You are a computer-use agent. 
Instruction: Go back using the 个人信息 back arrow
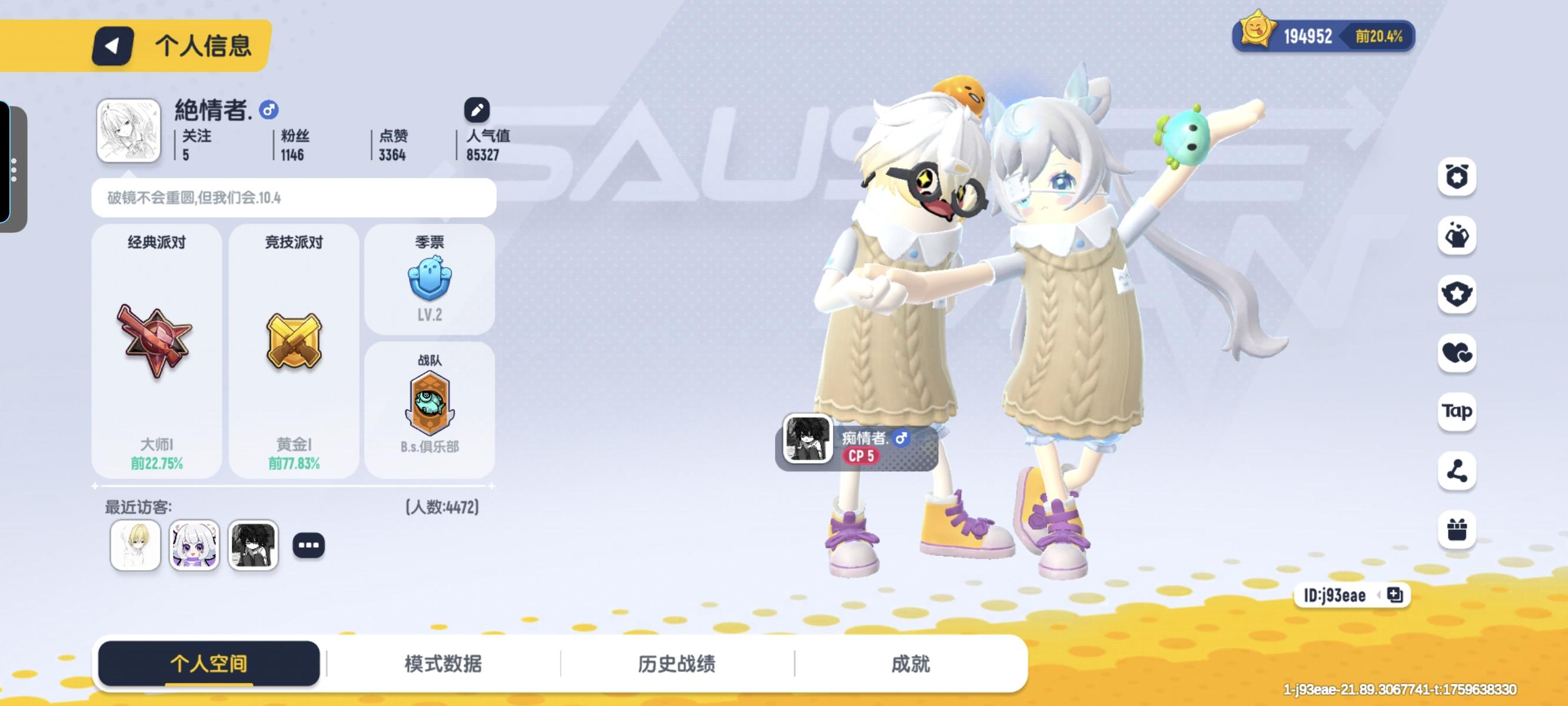(x=112, y=45)
